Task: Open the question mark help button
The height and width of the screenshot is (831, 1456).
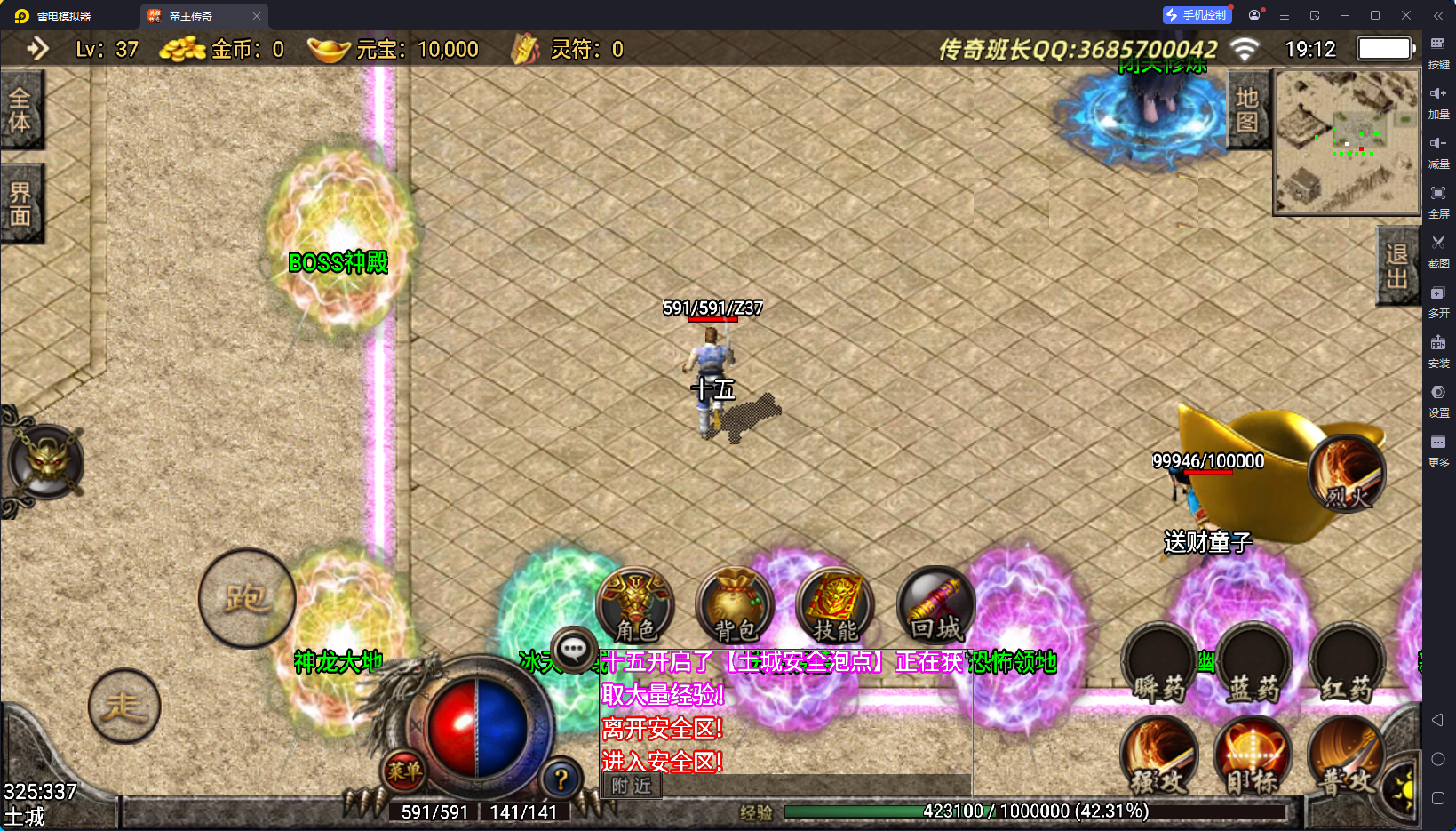Action: 561,779
